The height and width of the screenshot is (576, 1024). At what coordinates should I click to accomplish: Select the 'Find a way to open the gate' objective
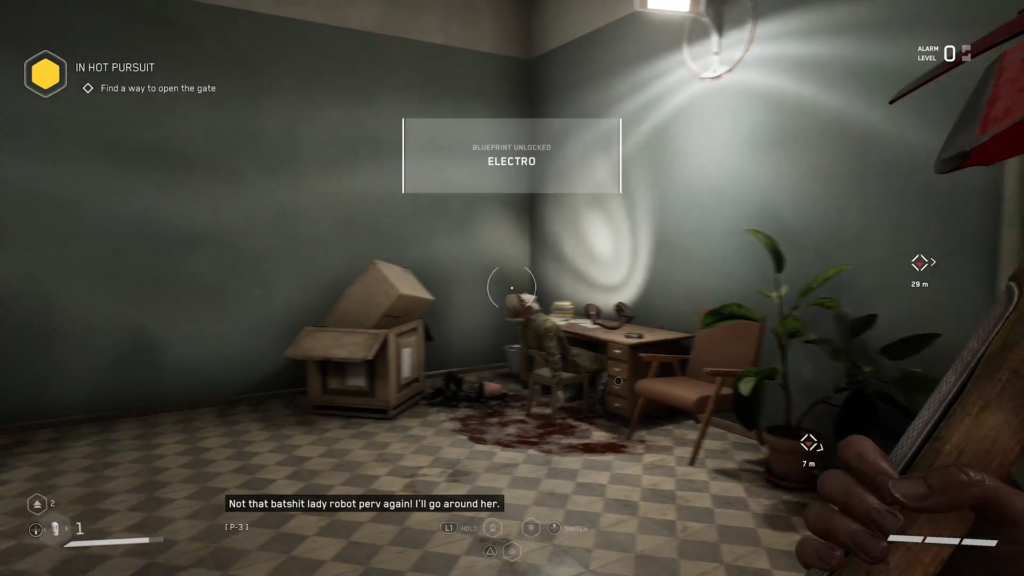157,88
